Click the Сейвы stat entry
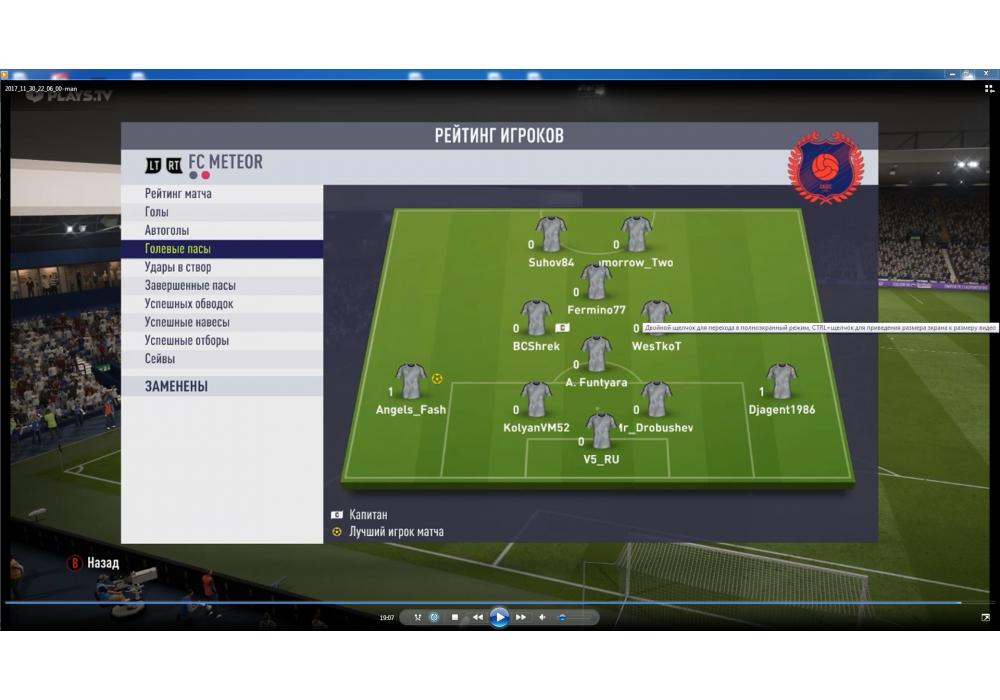 pos(160,358)
